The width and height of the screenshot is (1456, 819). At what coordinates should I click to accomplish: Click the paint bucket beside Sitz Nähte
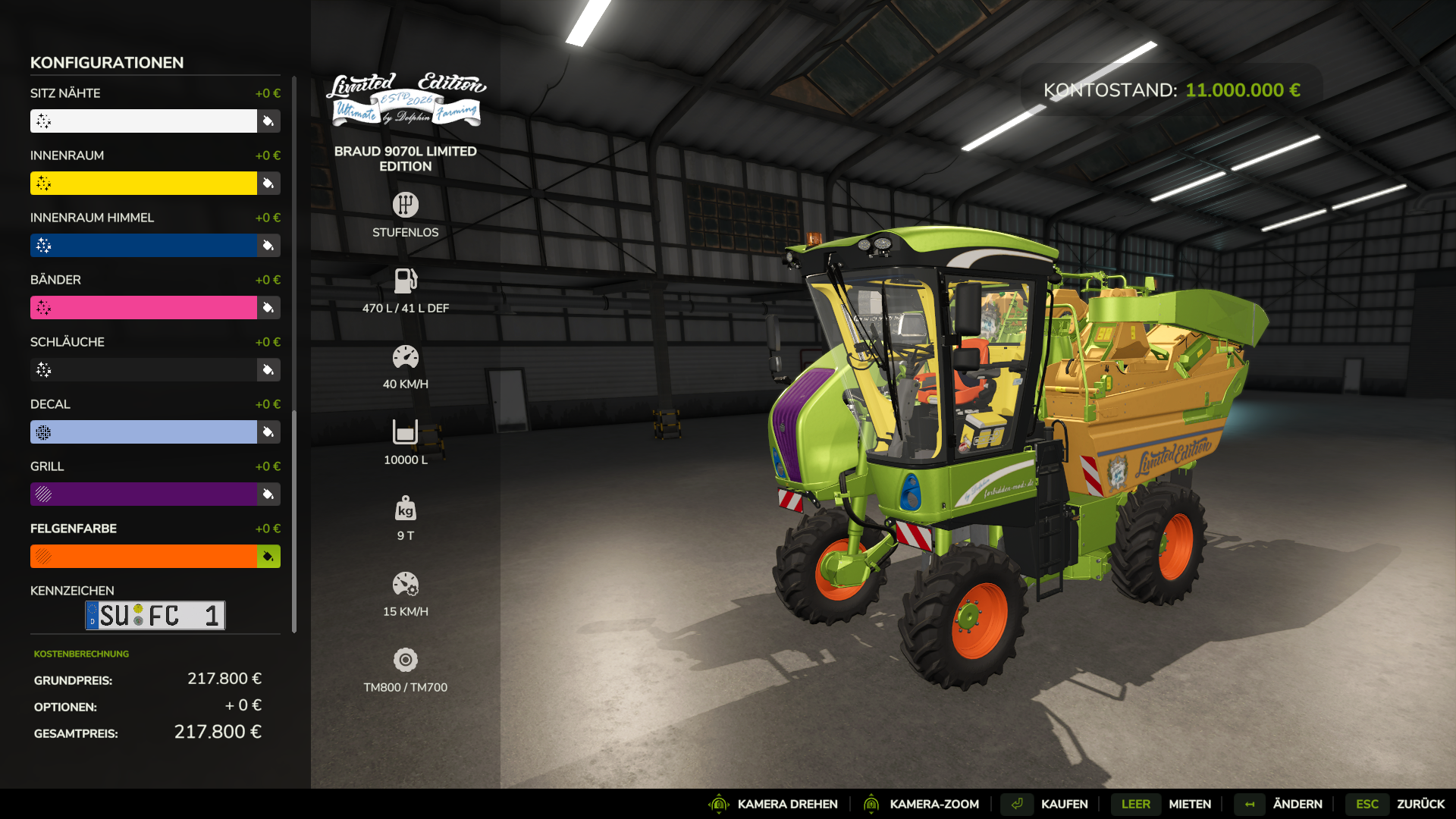coord(268,121)
